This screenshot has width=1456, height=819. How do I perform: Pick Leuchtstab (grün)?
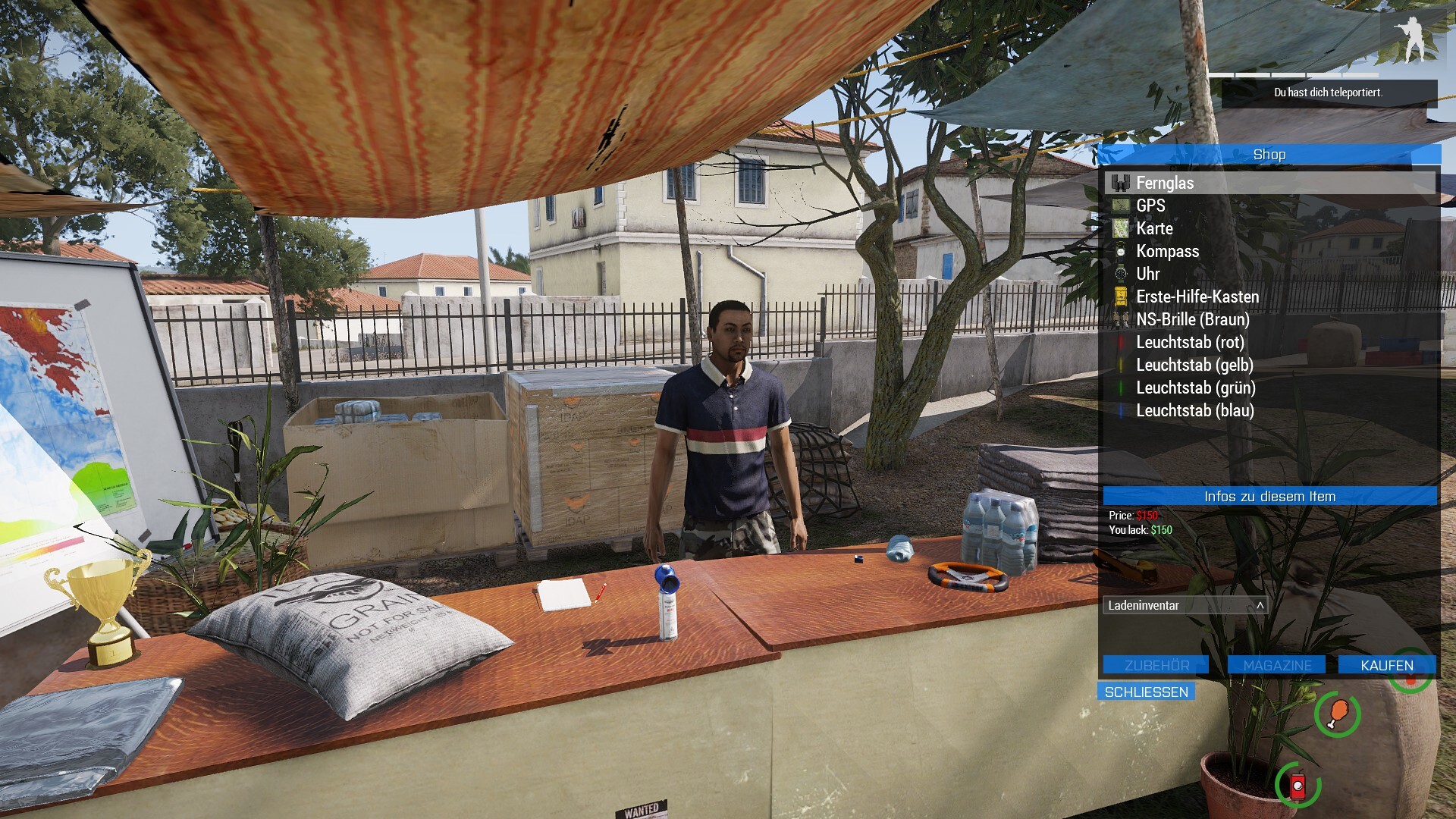1195,388
